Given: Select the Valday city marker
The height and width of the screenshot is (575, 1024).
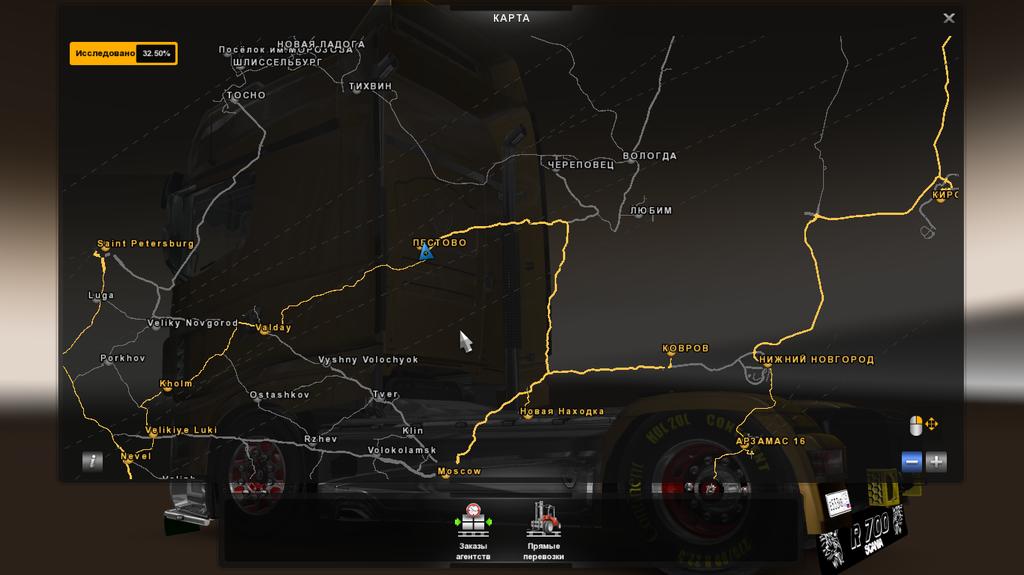Looking at the screenshot, I should (263, 333).
